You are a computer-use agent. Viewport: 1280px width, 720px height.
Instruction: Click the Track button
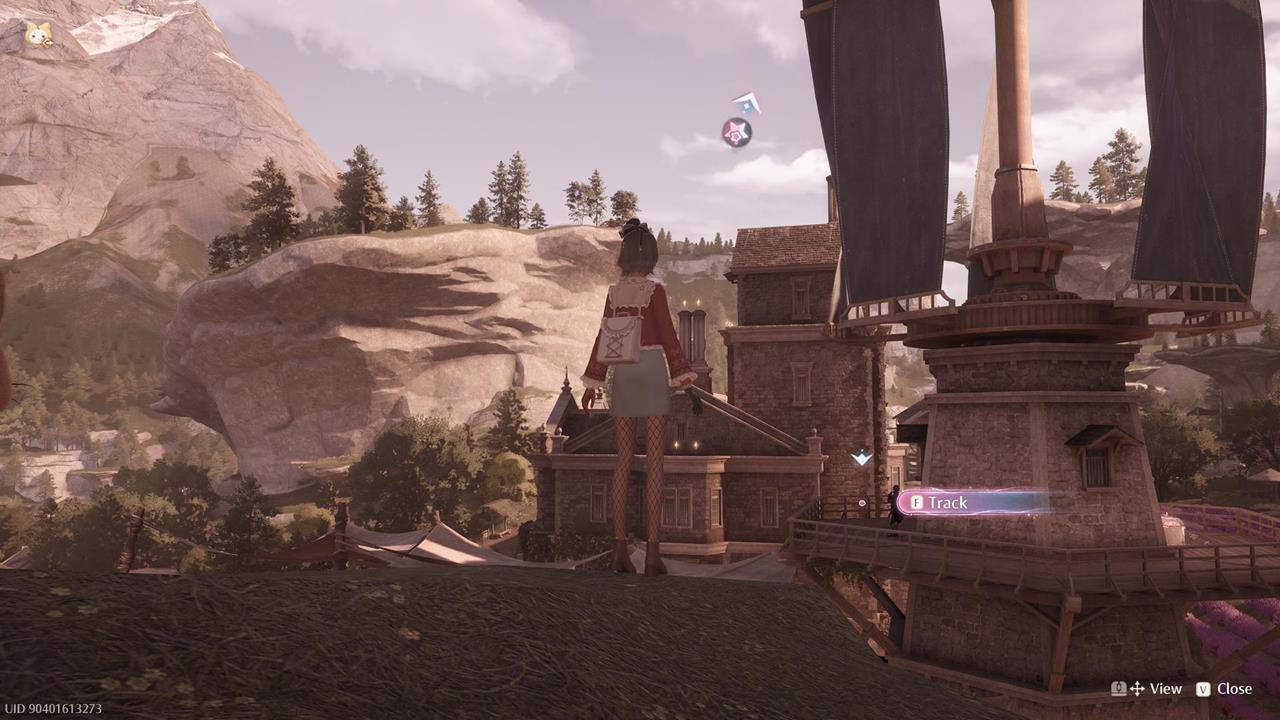[968, 502]
